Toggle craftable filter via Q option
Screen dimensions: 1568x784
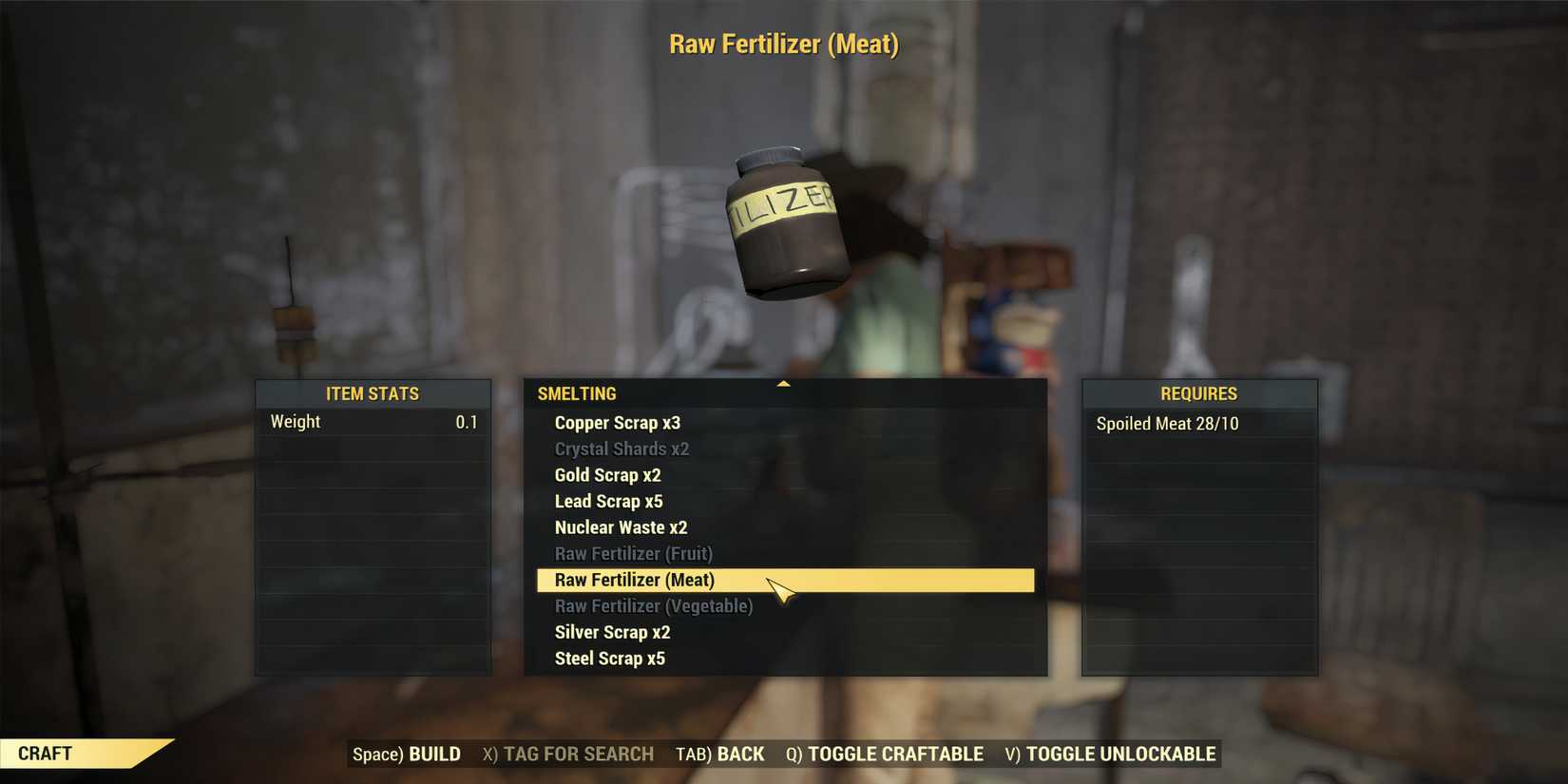886,754
